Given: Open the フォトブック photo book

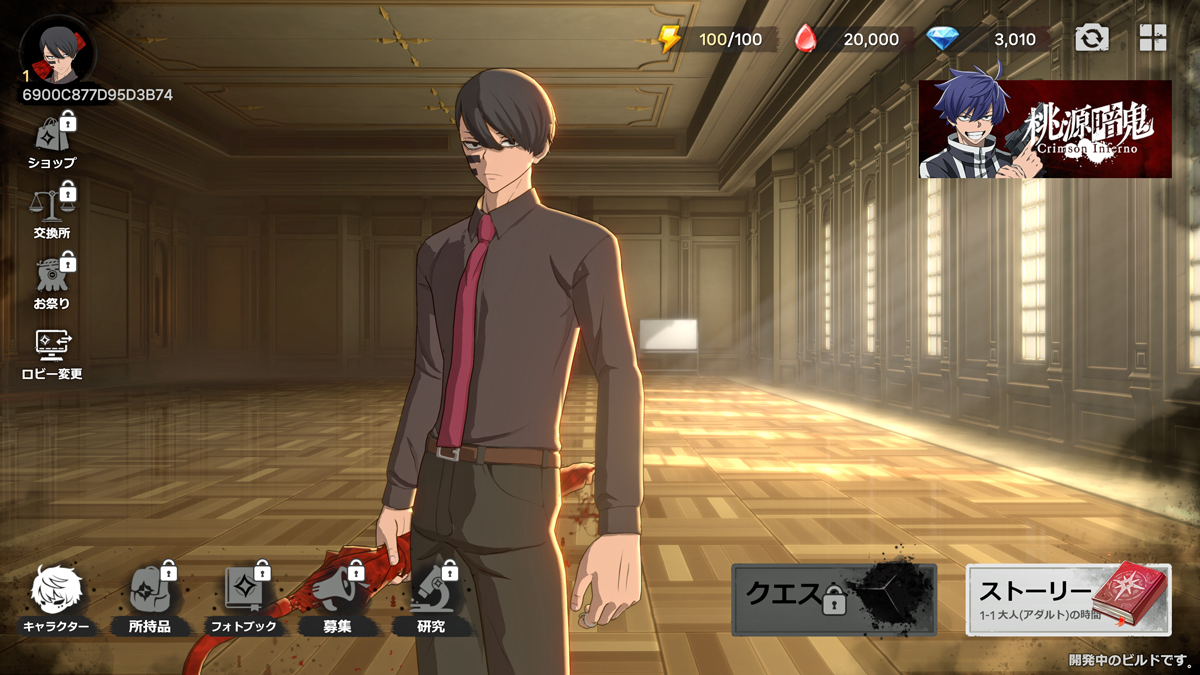Looking at the screenshot, I should click(243, 598).
